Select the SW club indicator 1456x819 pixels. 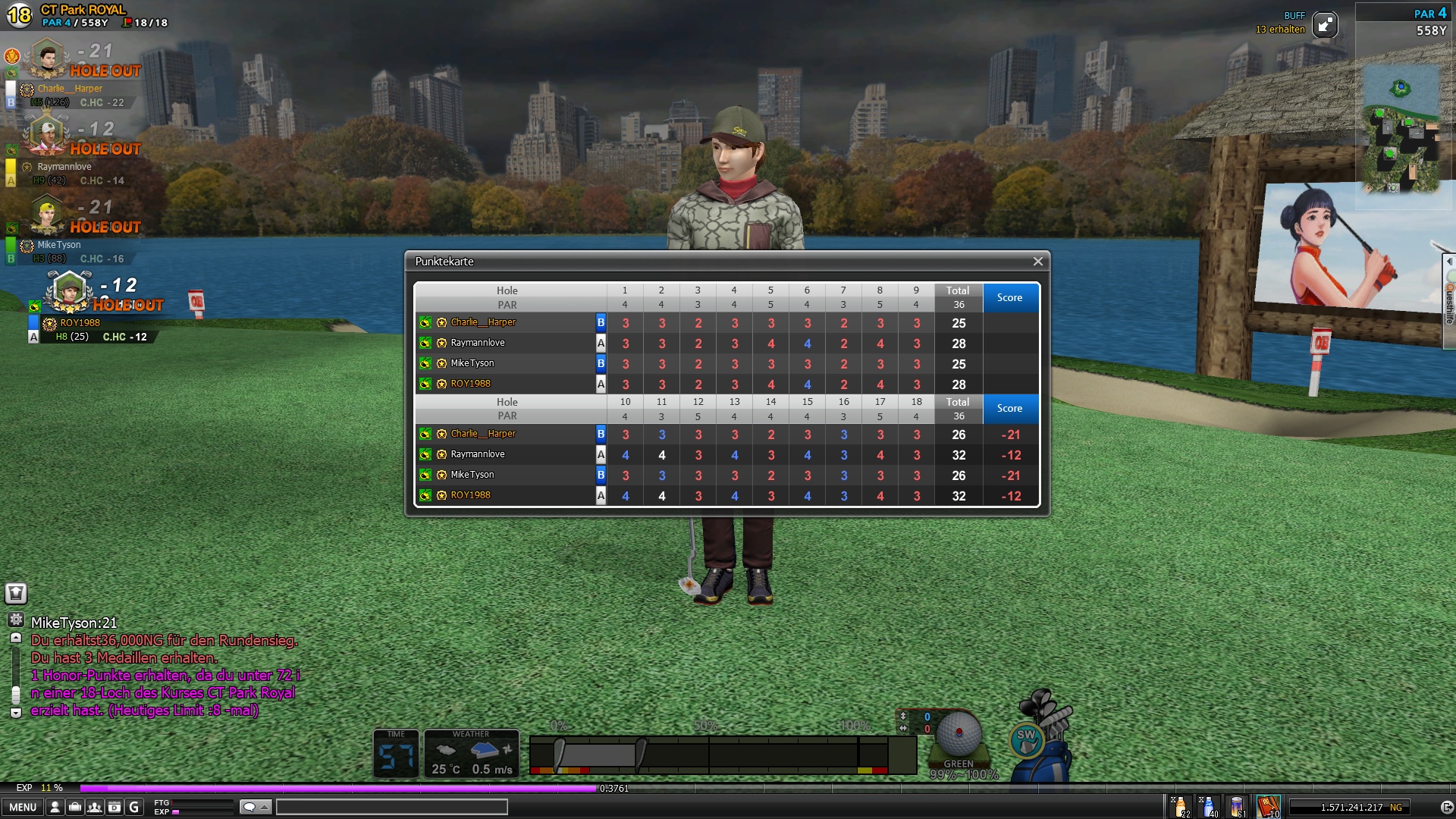[1026, 739]
